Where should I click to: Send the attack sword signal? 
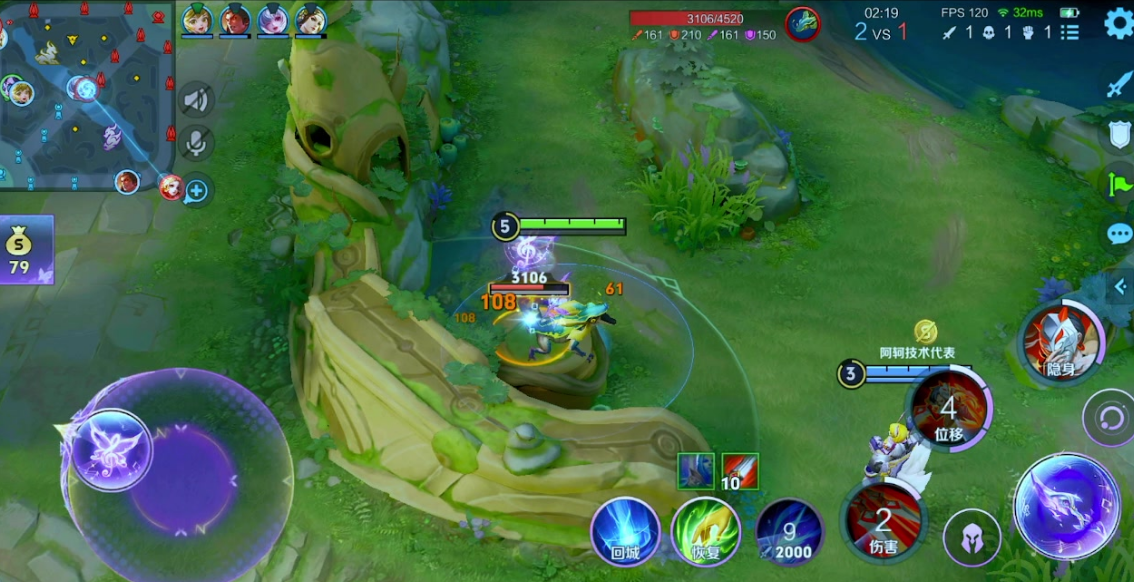[x=1118, y=85]
